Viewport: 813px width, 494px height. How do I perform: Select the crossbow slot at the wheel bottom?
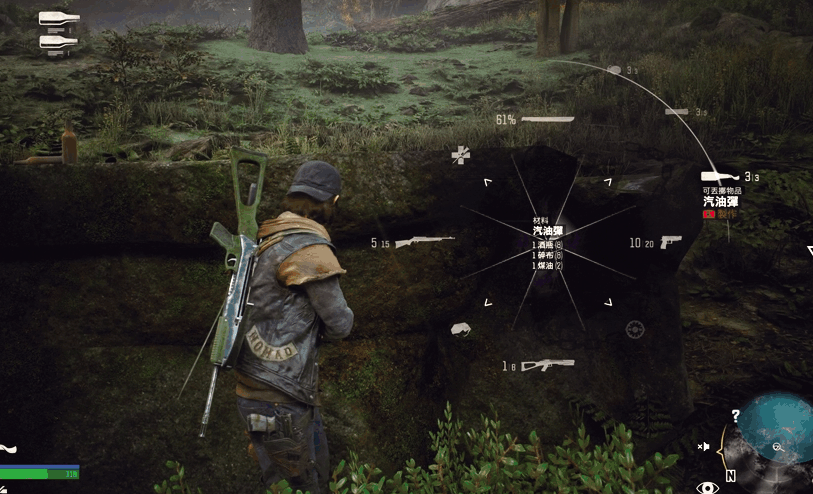547,365
